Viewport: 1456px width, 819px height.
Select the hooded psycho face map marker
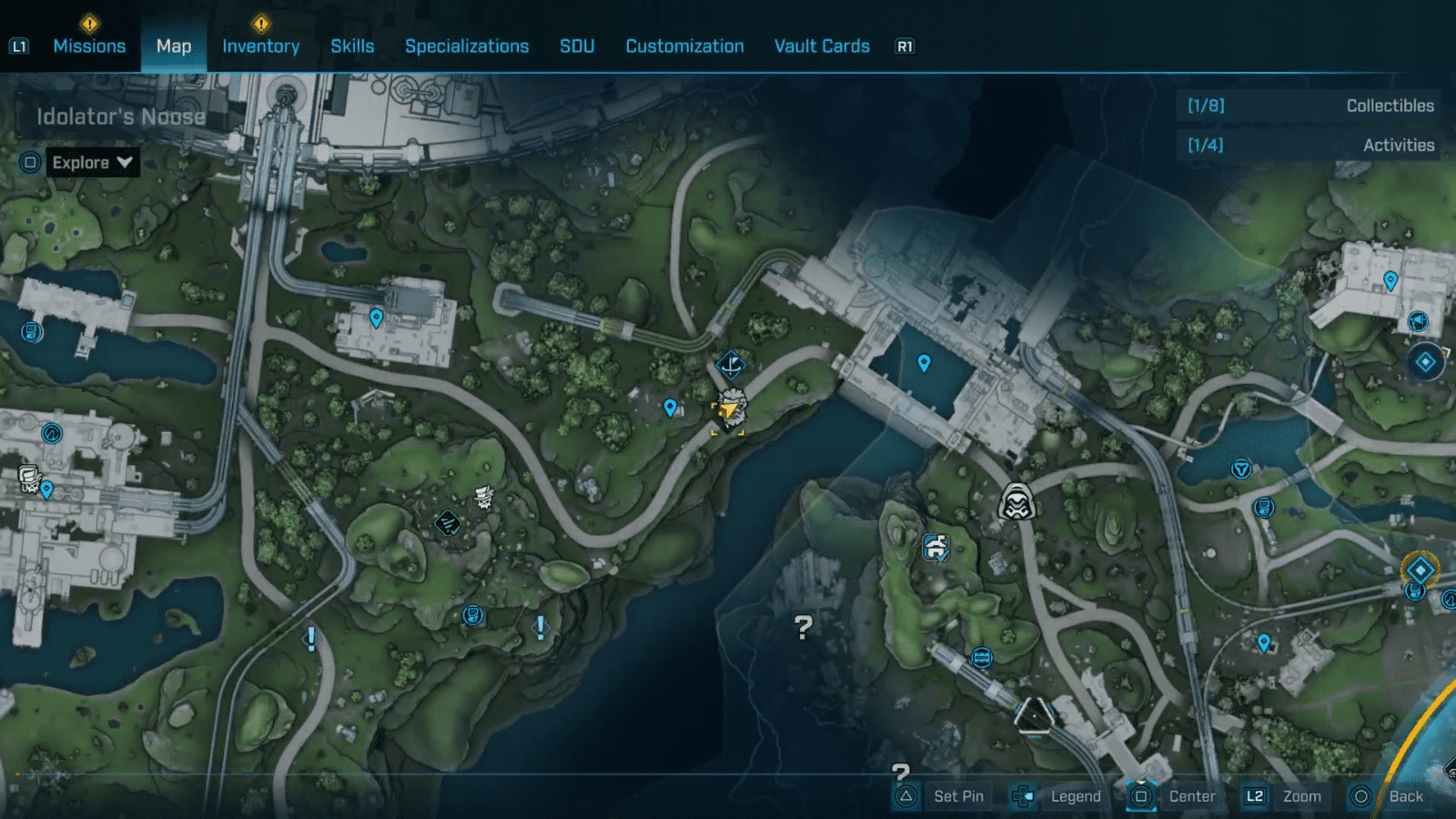pyautogui.click(x=1016, y=501)
